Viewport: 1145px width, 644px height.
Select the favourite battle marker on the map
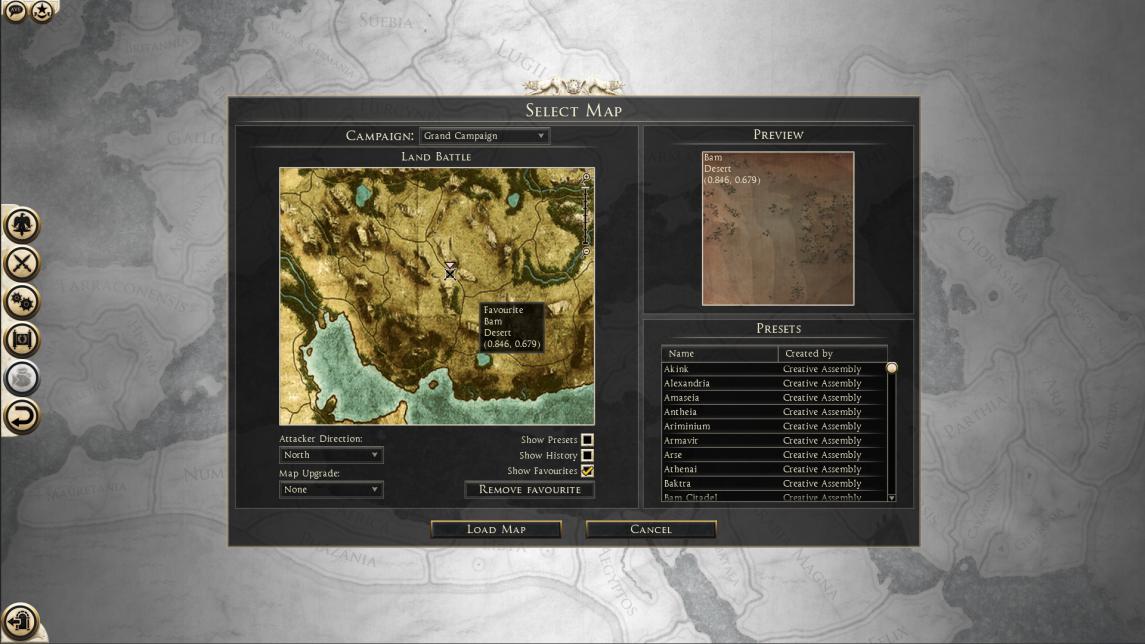pos(450,271)
